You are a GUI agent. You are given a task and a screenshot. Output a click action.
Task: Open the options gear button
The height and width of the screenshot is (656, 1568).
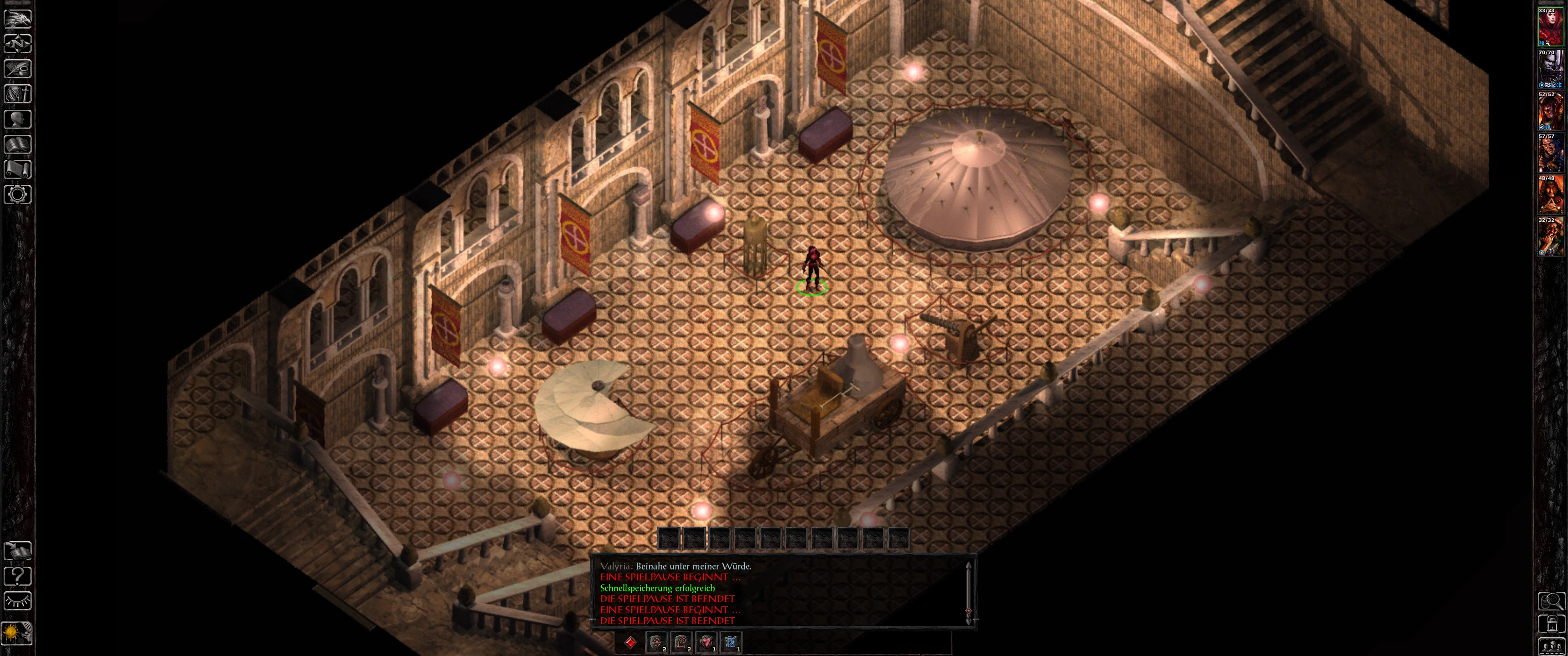pos(18,194)
